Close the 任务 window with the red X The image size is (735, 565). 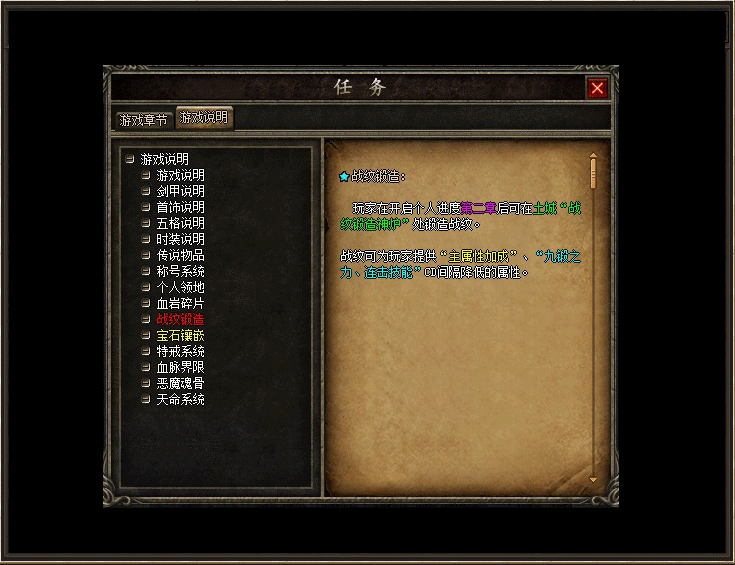coord(597,88)
